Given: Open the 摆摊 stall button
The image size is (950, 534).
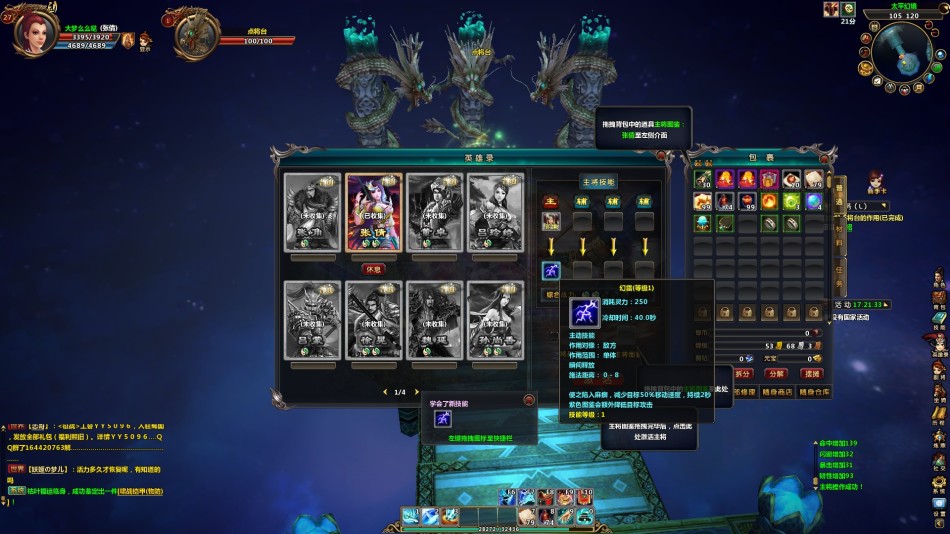Looking at the screenshot, I should [x=811, y=374].
